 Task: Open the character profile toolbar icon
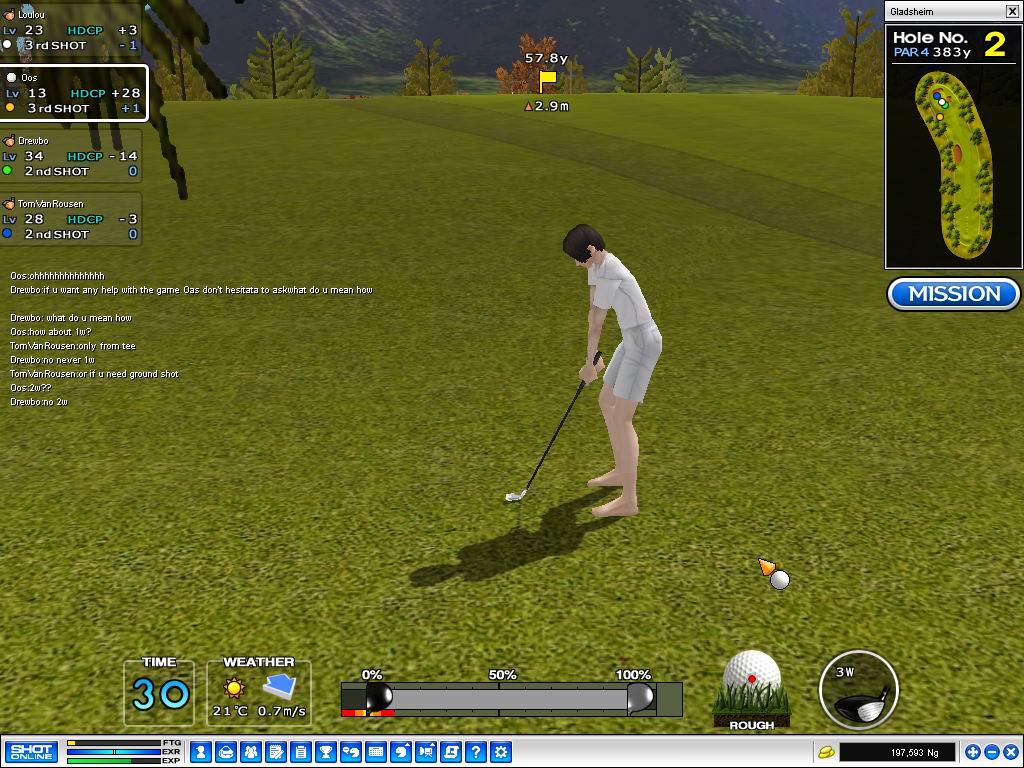201,752
